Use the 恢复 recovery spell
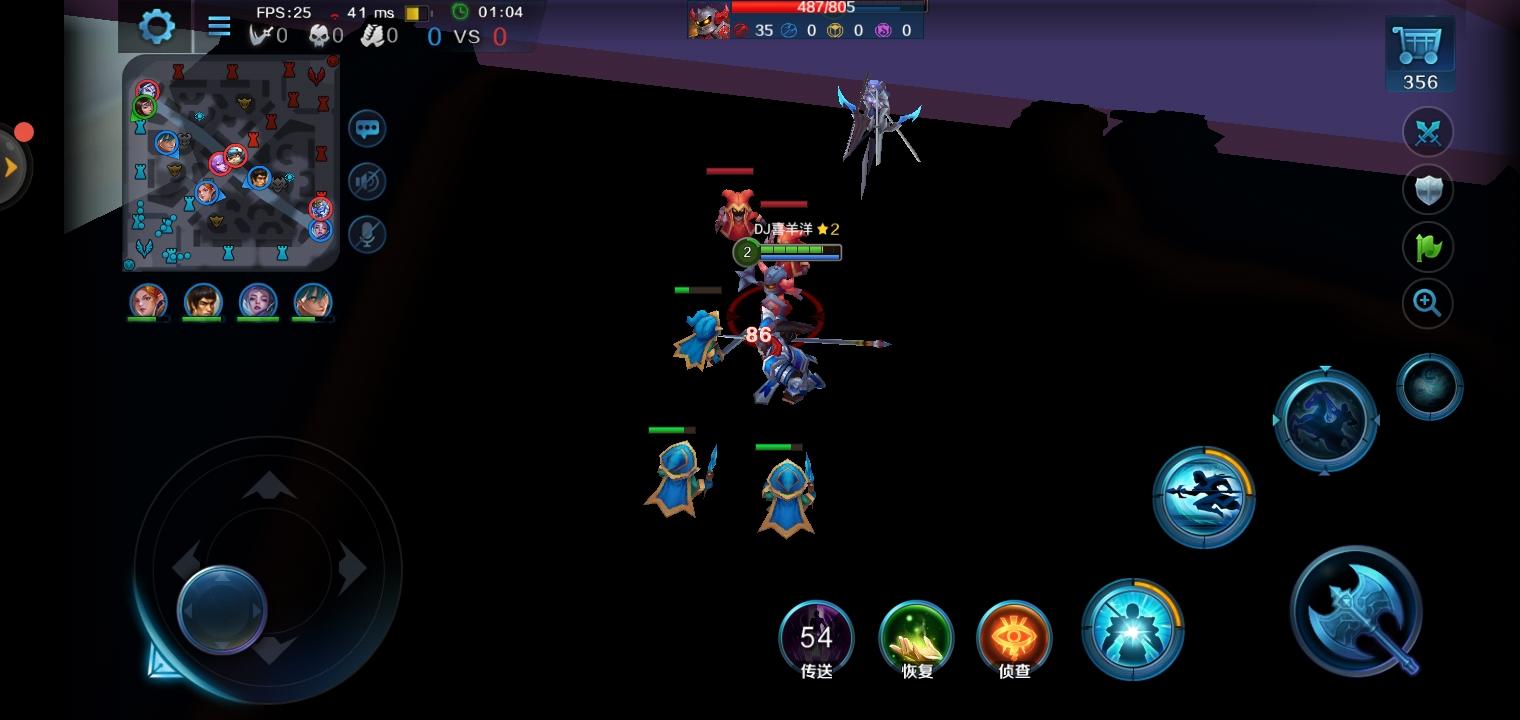This screenshot has height=720, width=1520. tap(915, 637)
